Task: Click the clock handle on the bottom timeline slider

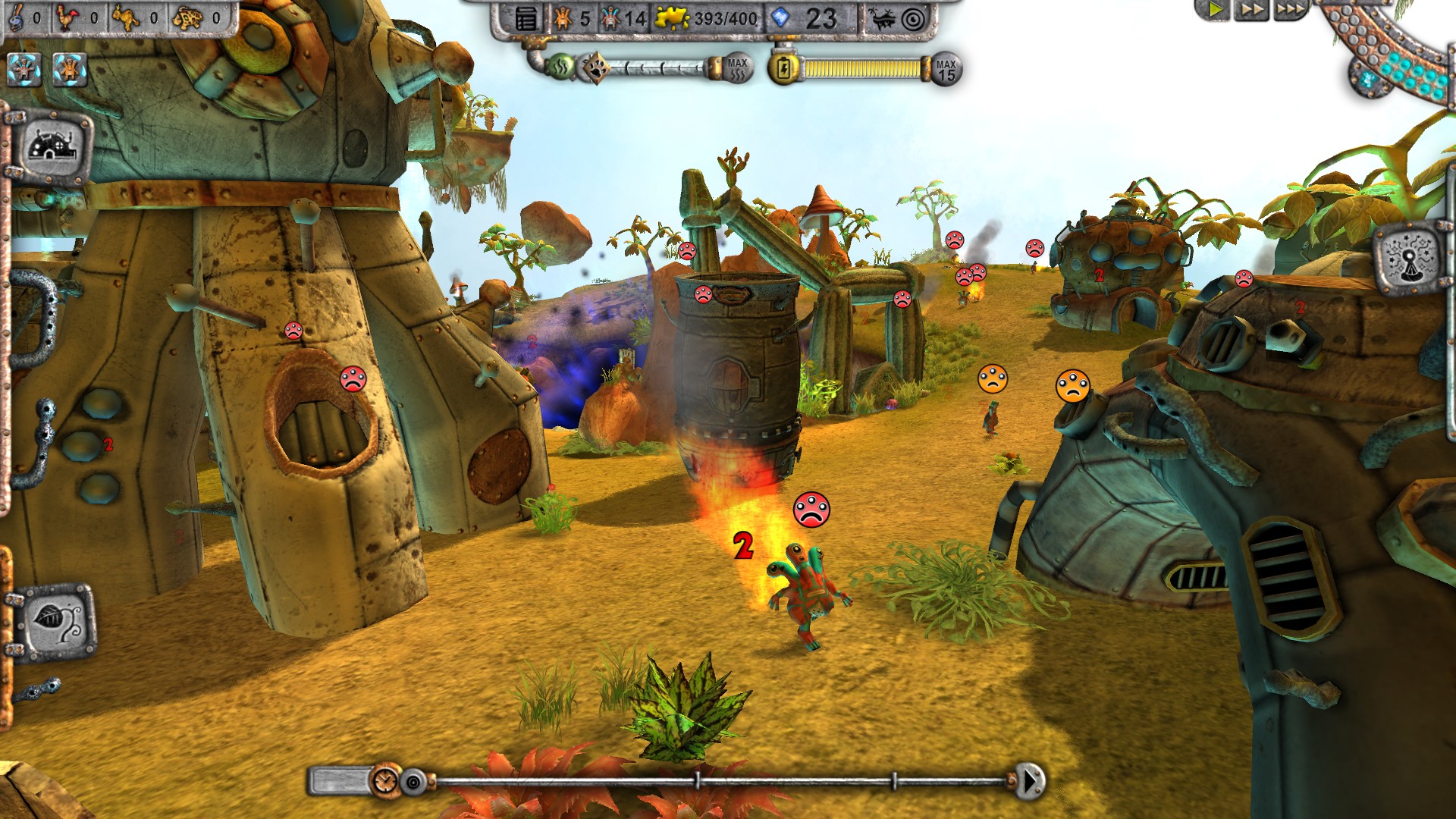Action: pyautogui.click(x=387, y=782)
